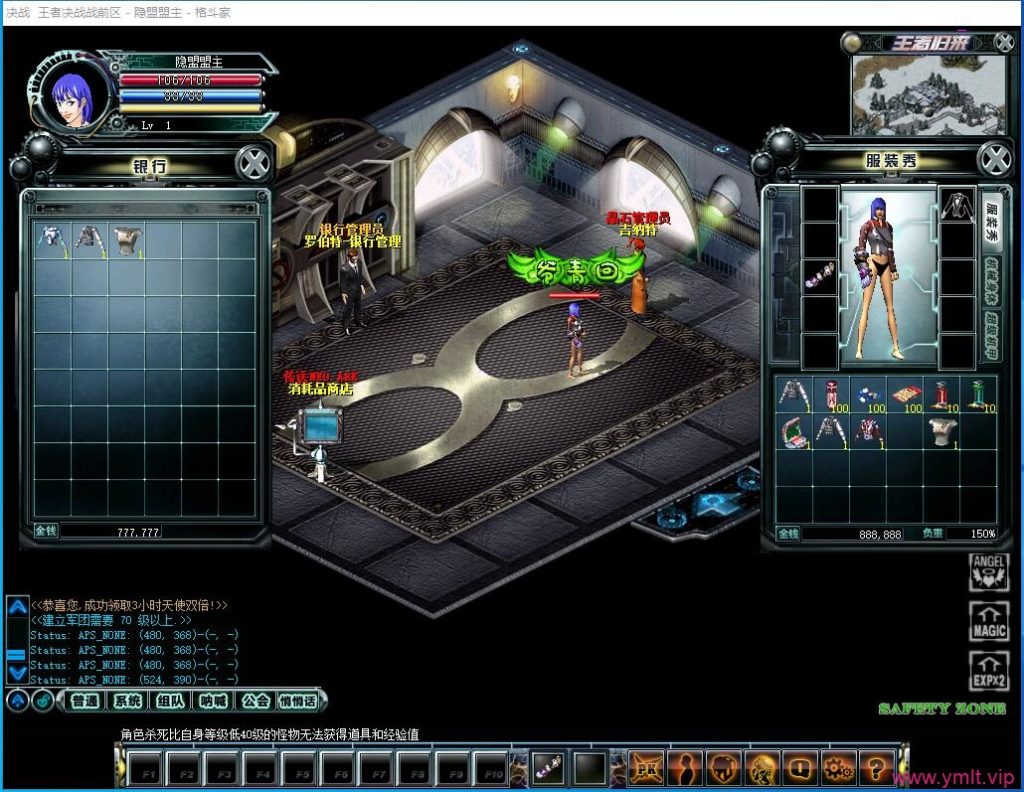The width and height of the screenshot is (1024, 792).
Task: Switch to the 普通 chat channel
Action: [x=85, y=701]
